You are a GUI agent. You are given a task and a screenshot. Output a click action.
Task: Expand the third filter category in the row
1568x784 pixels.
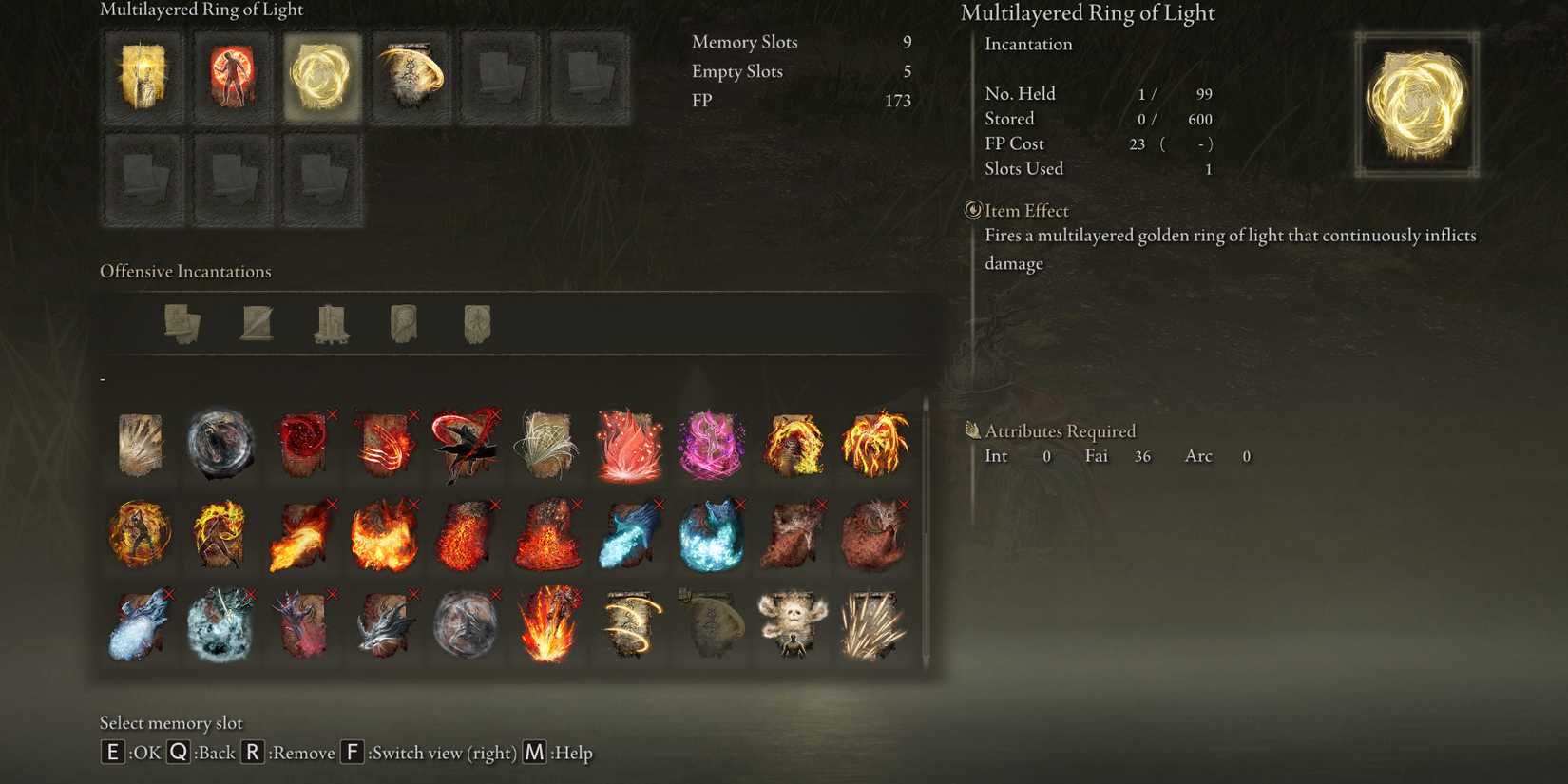click(x=333, y=323)
